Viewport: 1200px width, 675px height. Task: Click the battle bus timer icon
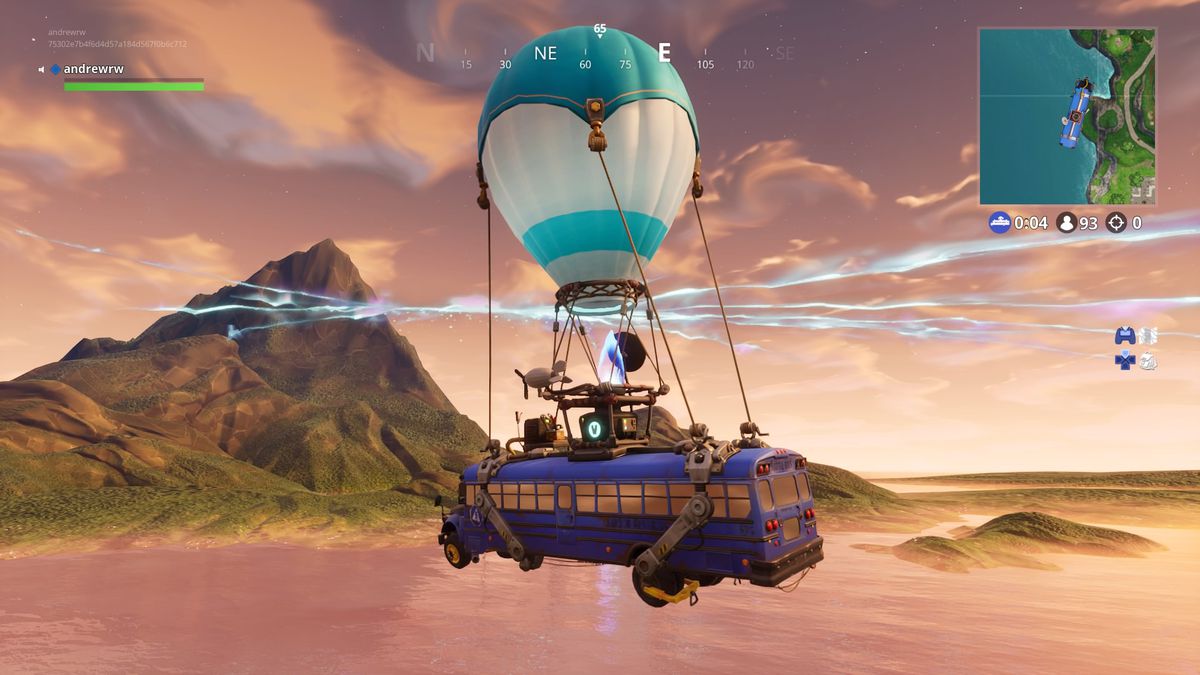[999, 222]
